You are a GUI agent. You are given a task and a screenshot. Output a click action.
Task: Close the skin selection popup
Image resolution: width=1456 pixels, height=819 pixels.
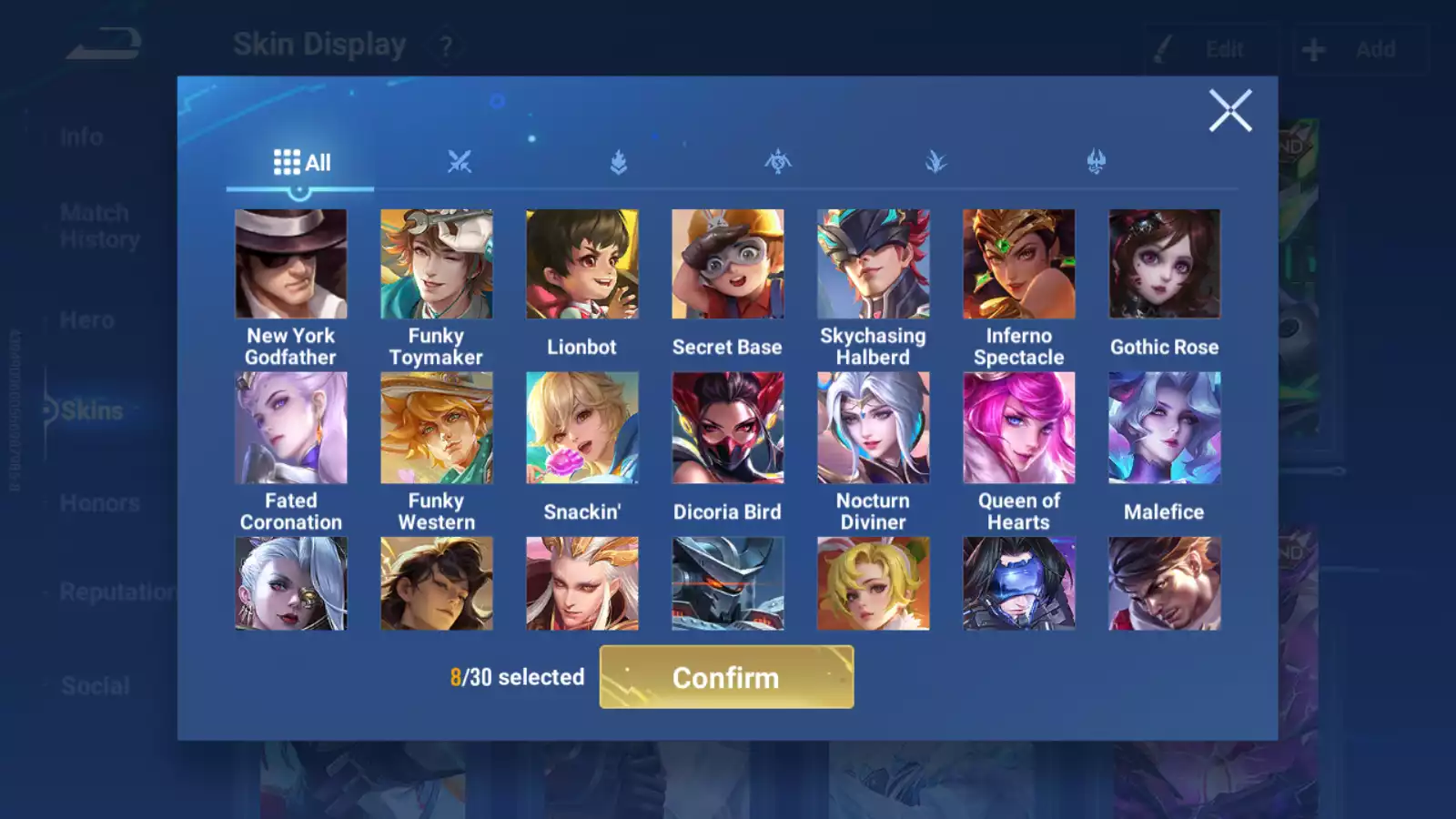click(1230, 111)
